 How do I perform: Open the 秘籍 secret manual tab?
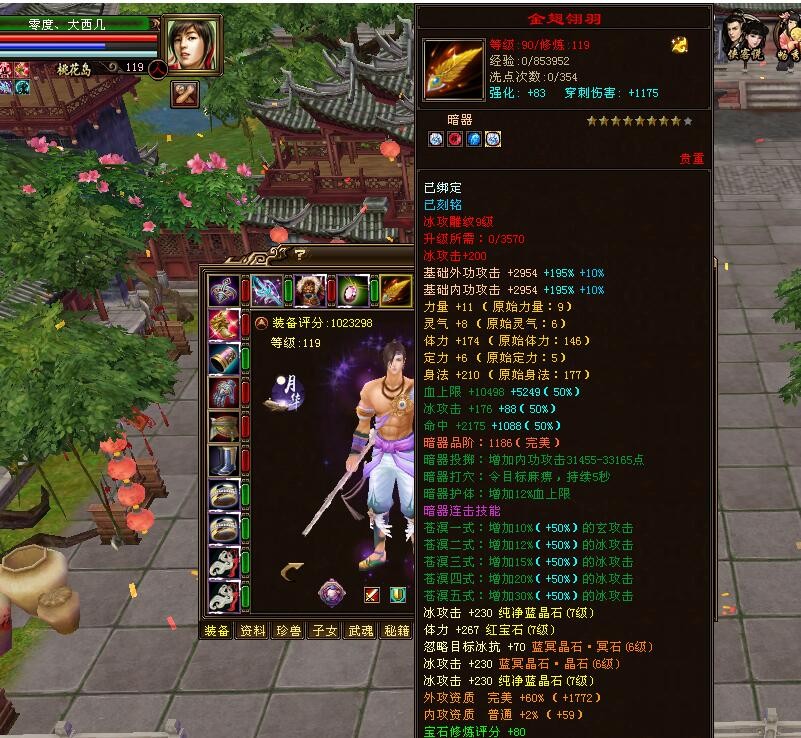coord(396,630)
